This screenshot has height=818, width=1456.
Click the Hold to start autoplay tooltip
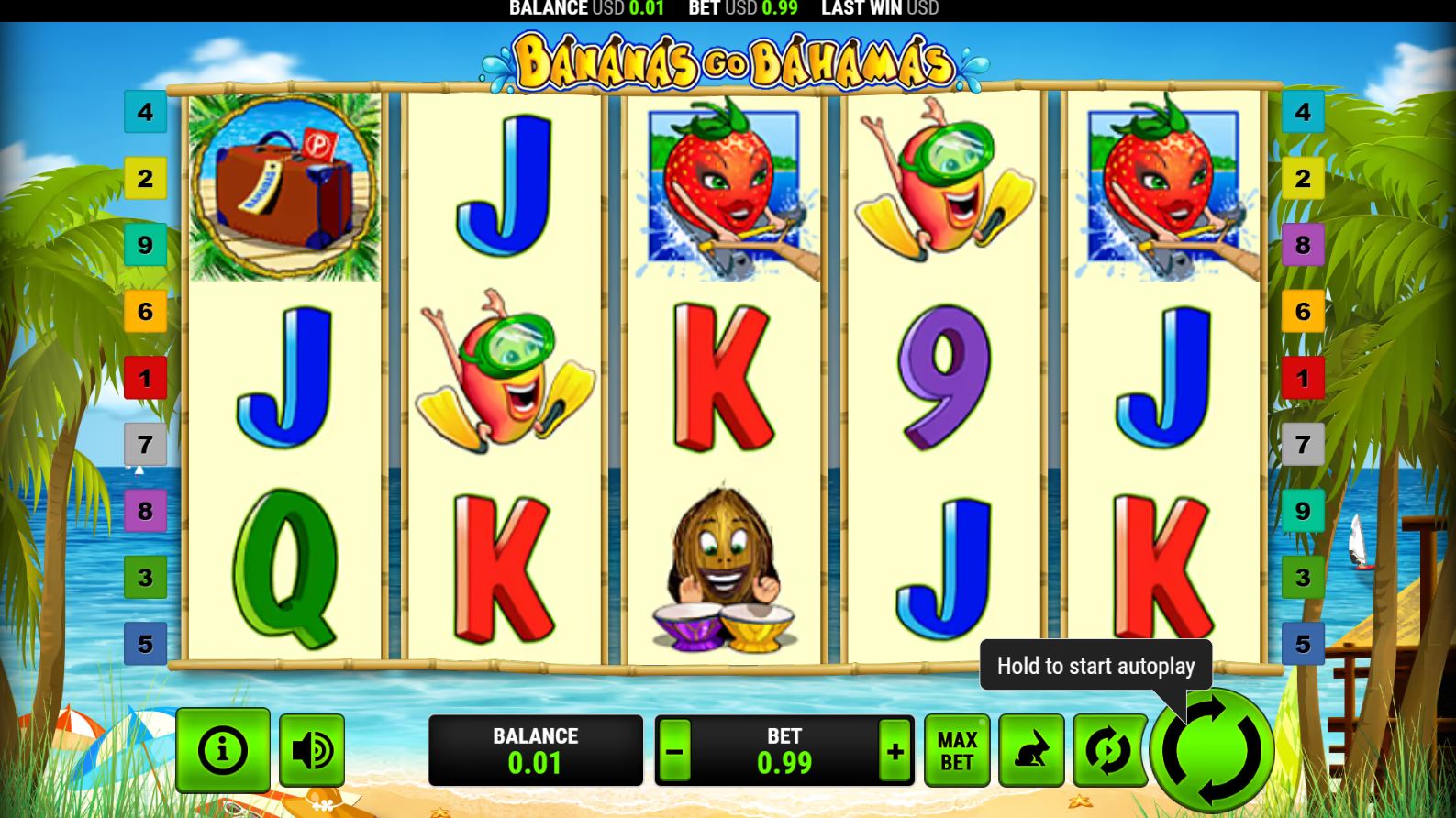coord(1095,666)
